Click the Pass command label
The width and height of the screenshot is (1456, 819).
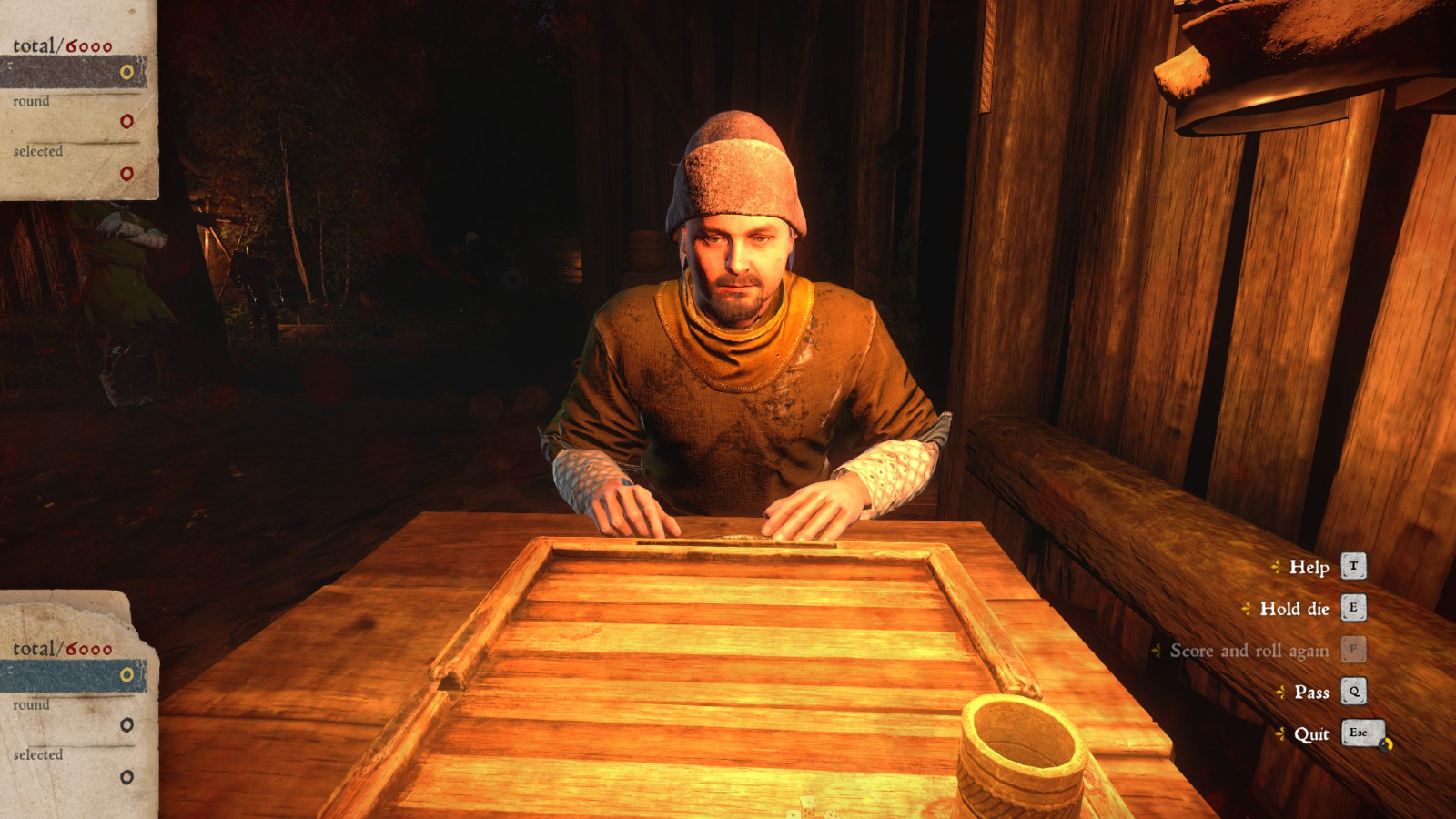1310,692
